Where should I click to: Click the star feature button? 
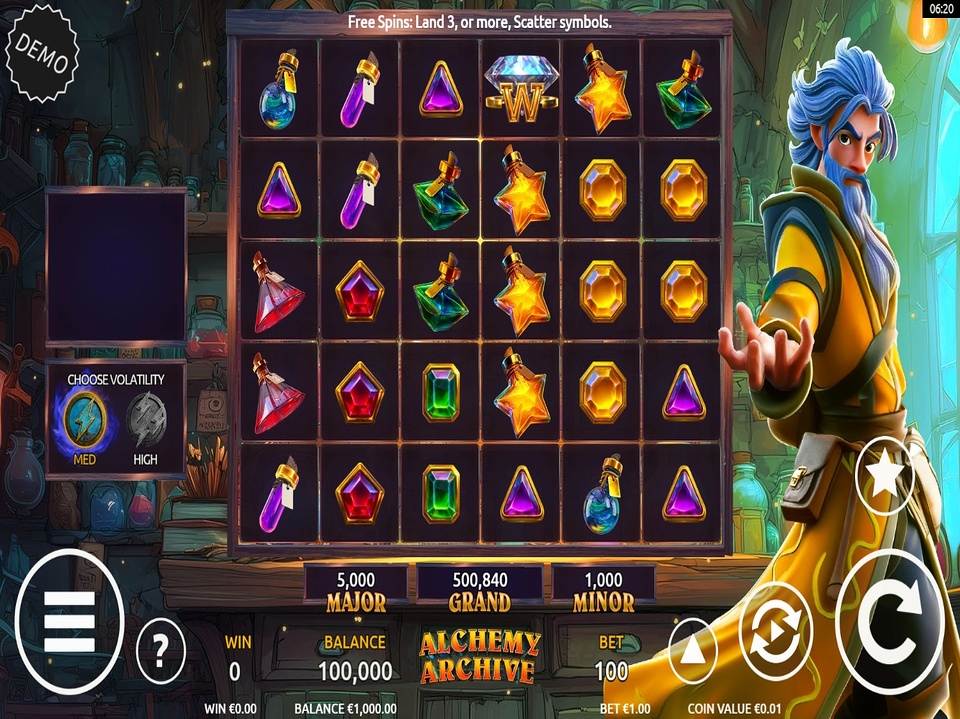(x=885, y=476)
